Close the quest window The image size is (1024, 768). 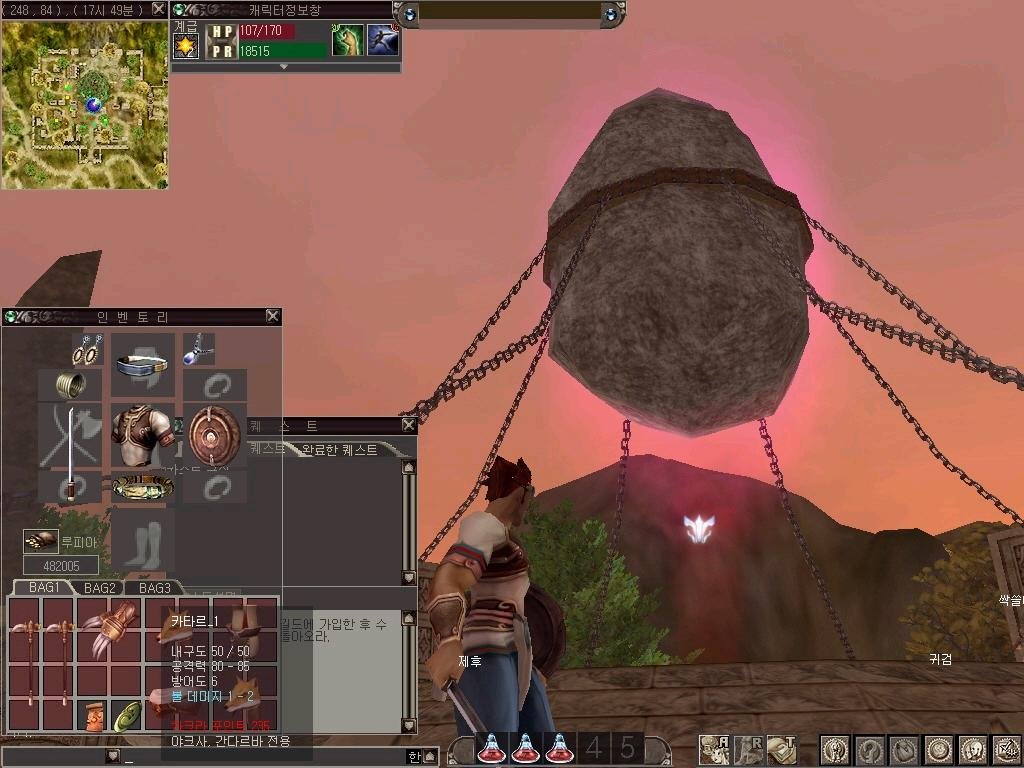(408, 425)
